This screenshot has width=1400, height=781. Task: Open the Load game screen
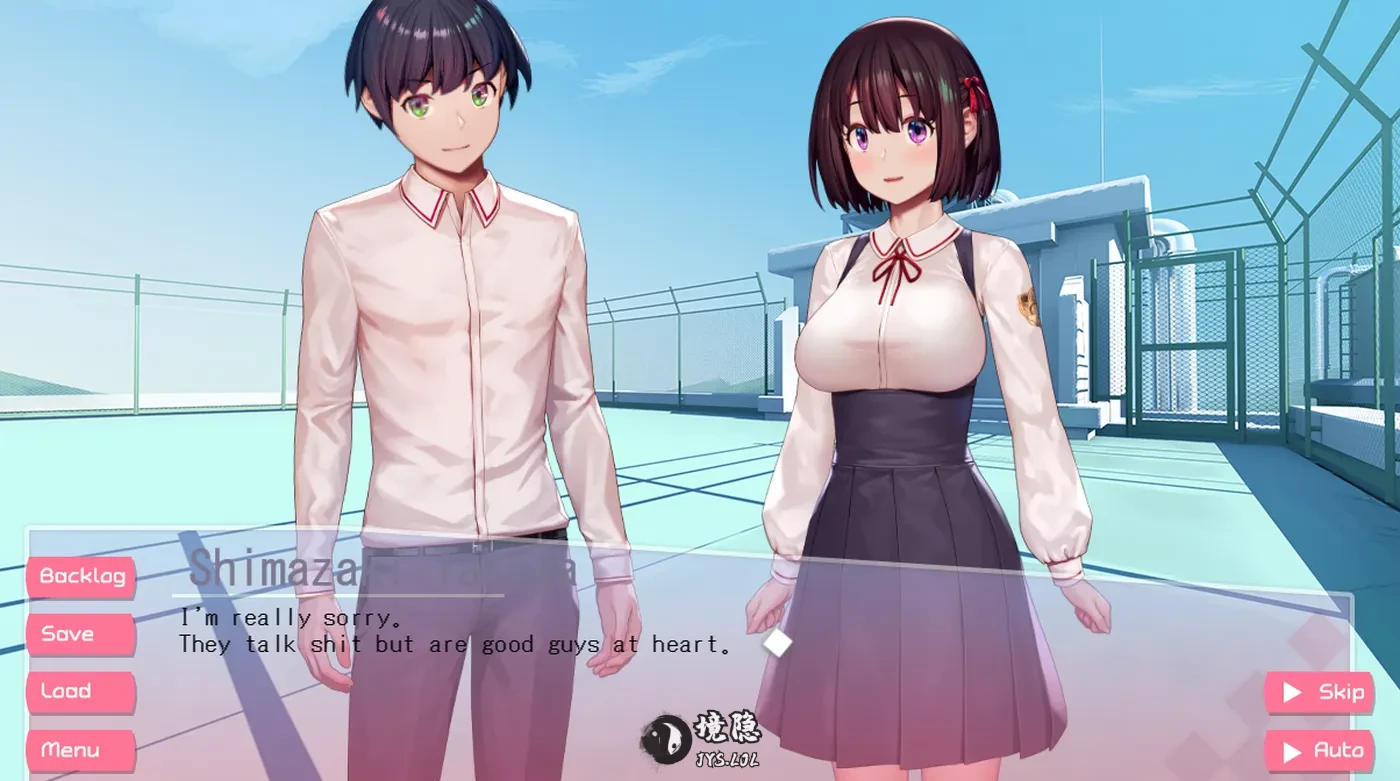[81, 692]
